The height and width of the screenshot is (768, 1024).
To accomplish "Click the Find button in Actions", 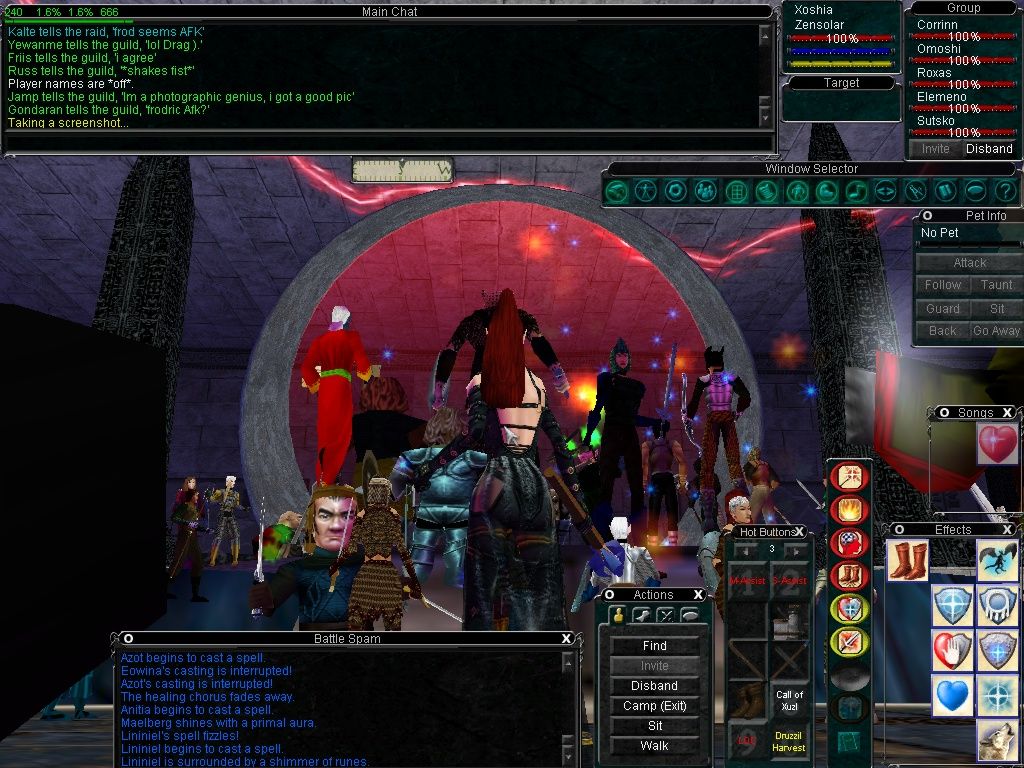I will (x=654, y=646).
